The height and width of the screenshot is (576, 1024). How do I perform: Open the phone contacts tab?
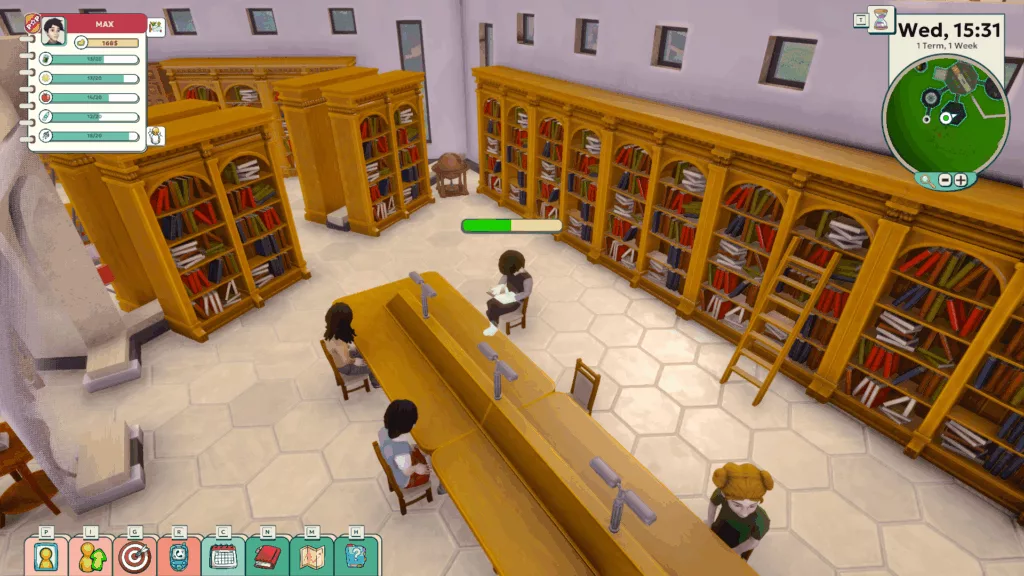(179, 556)
